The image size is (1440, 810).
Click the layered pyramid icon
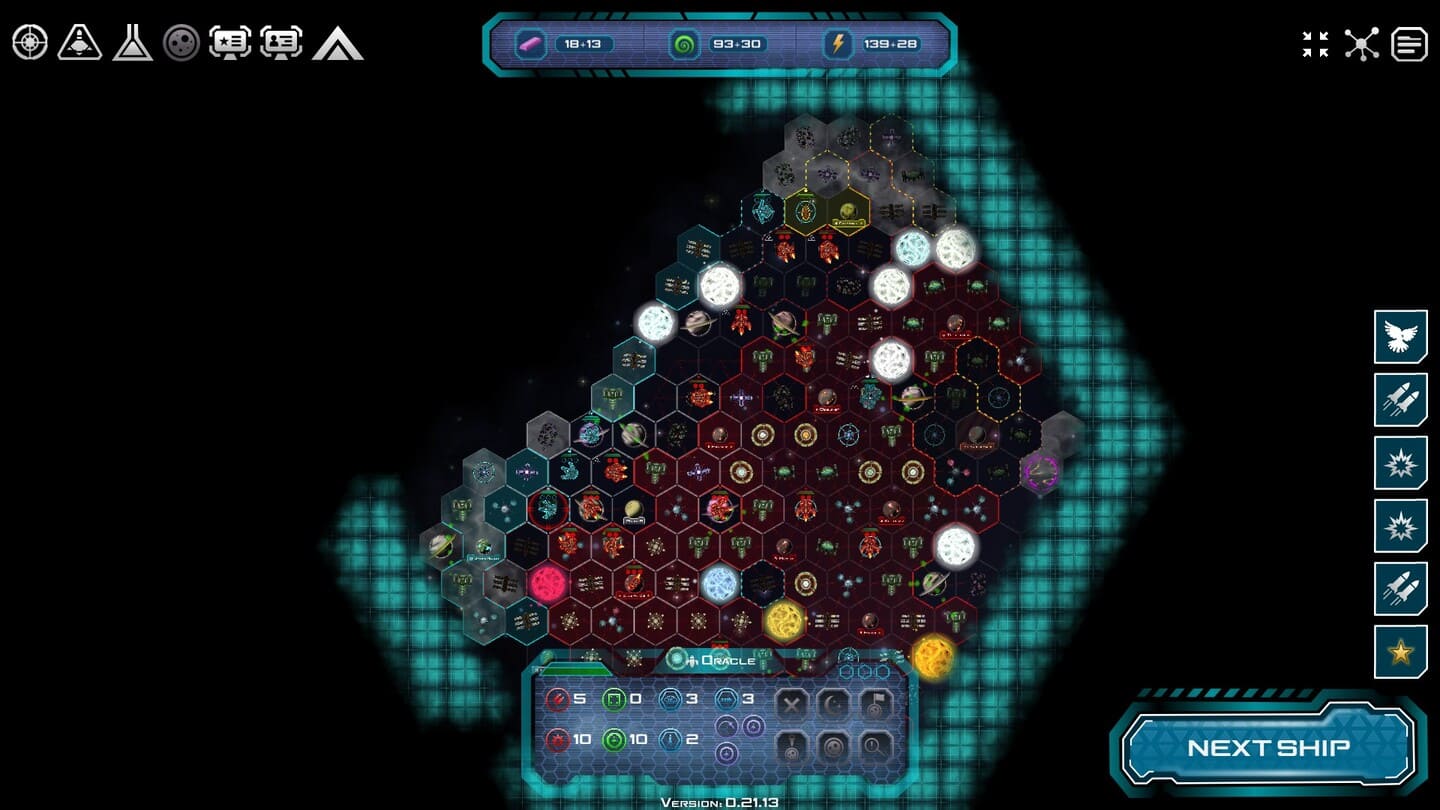tap(337, 43)
